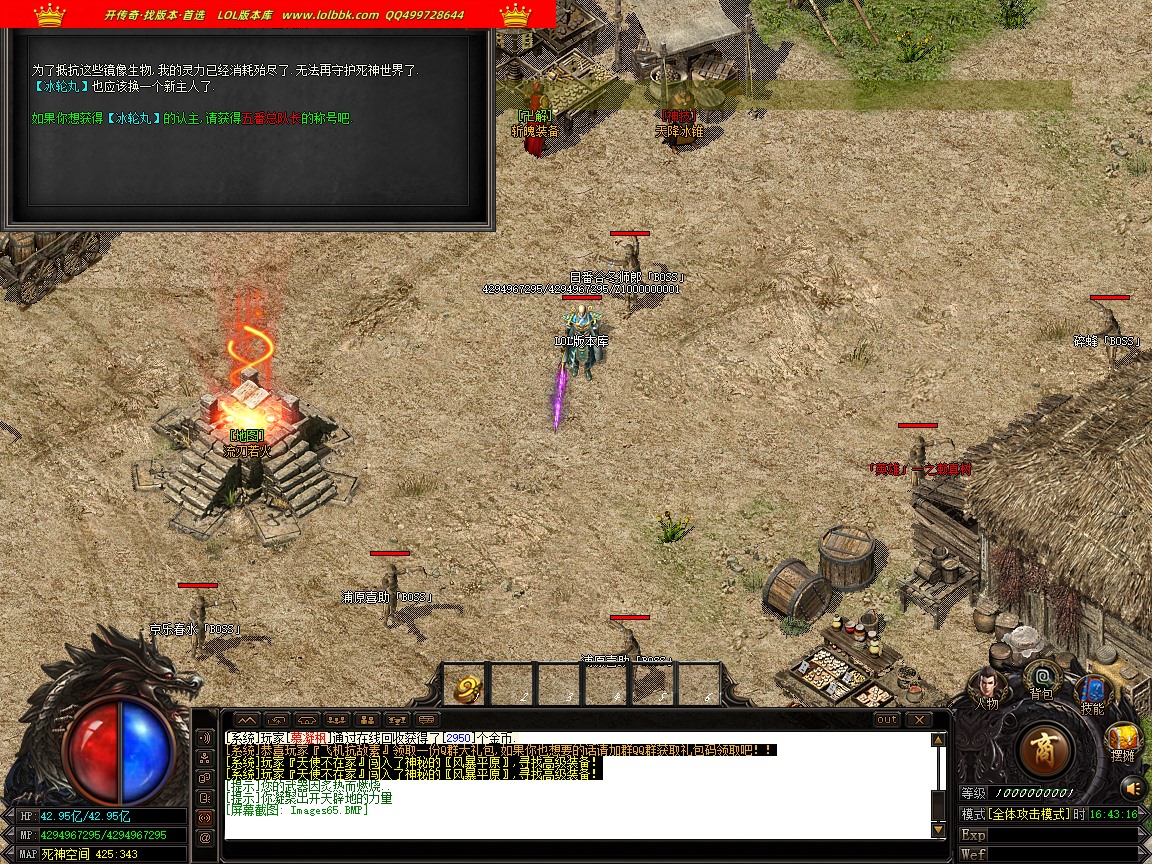Close the chat panel with the X

[x=918, y=719]
